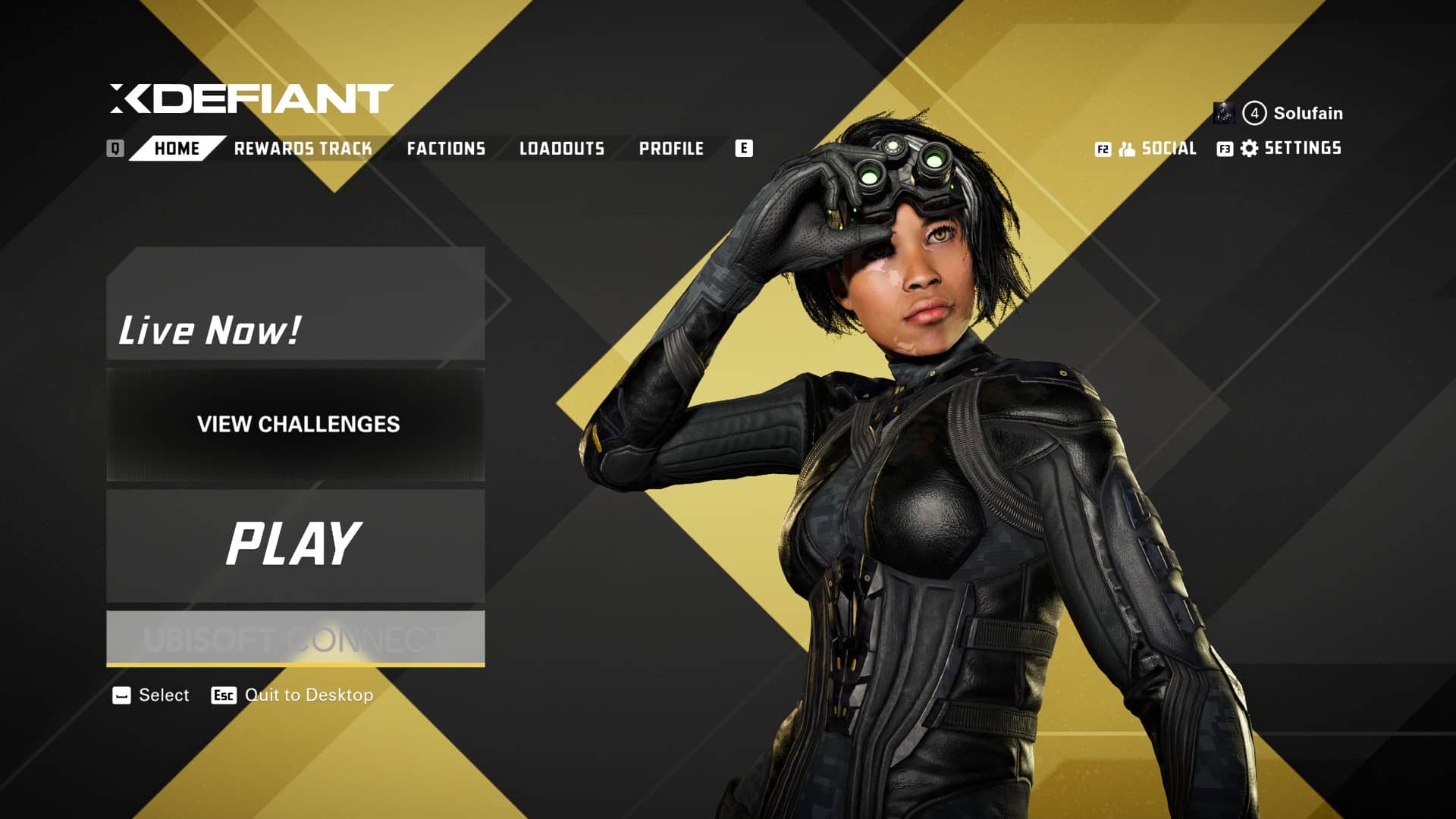Open View Challenges
This screenshot has height=819, width=1456.
coord(298,425)
